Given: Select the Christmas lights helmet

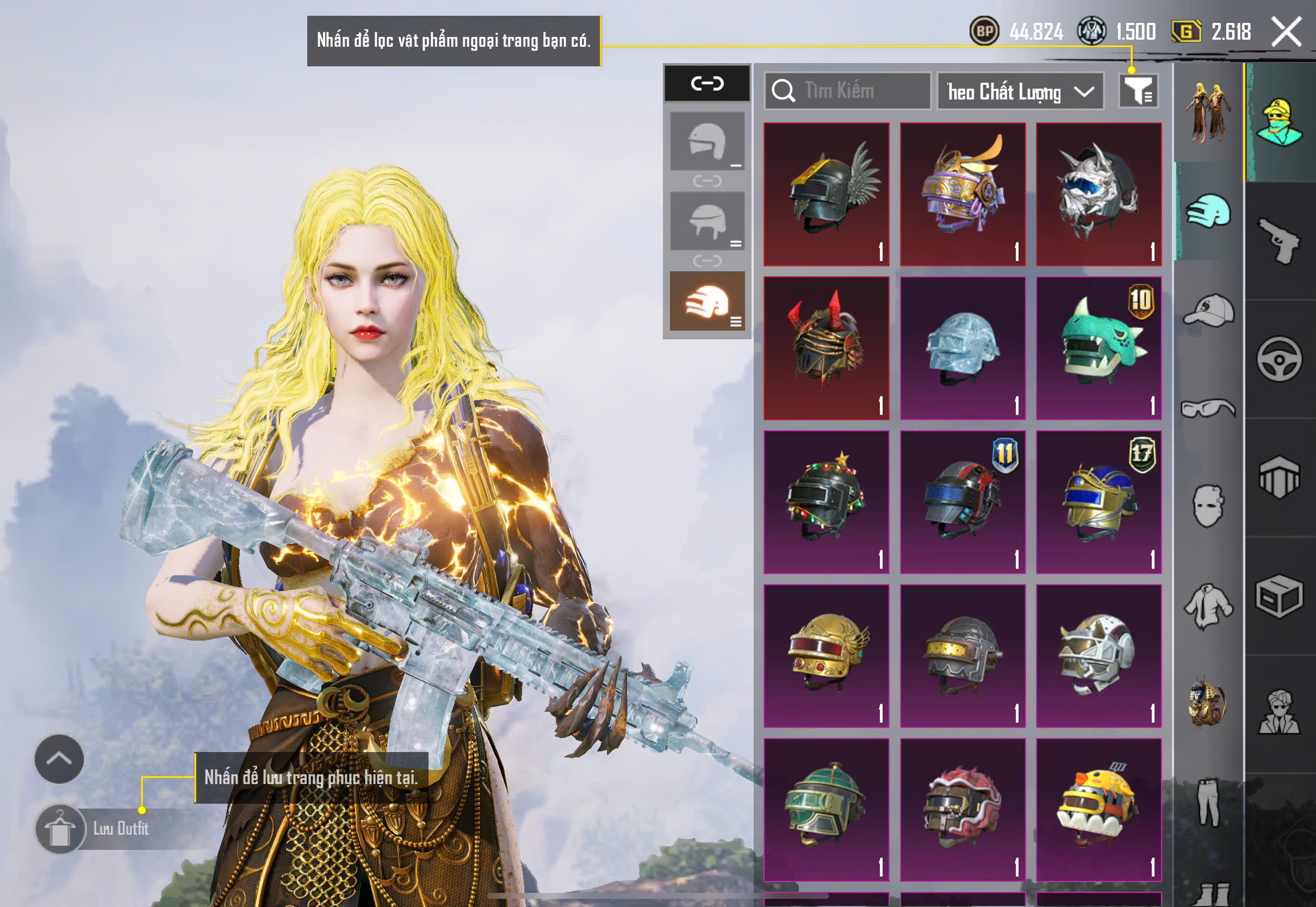Looking at the screenshot, I should pyautogui.click(x=826, y=502).
